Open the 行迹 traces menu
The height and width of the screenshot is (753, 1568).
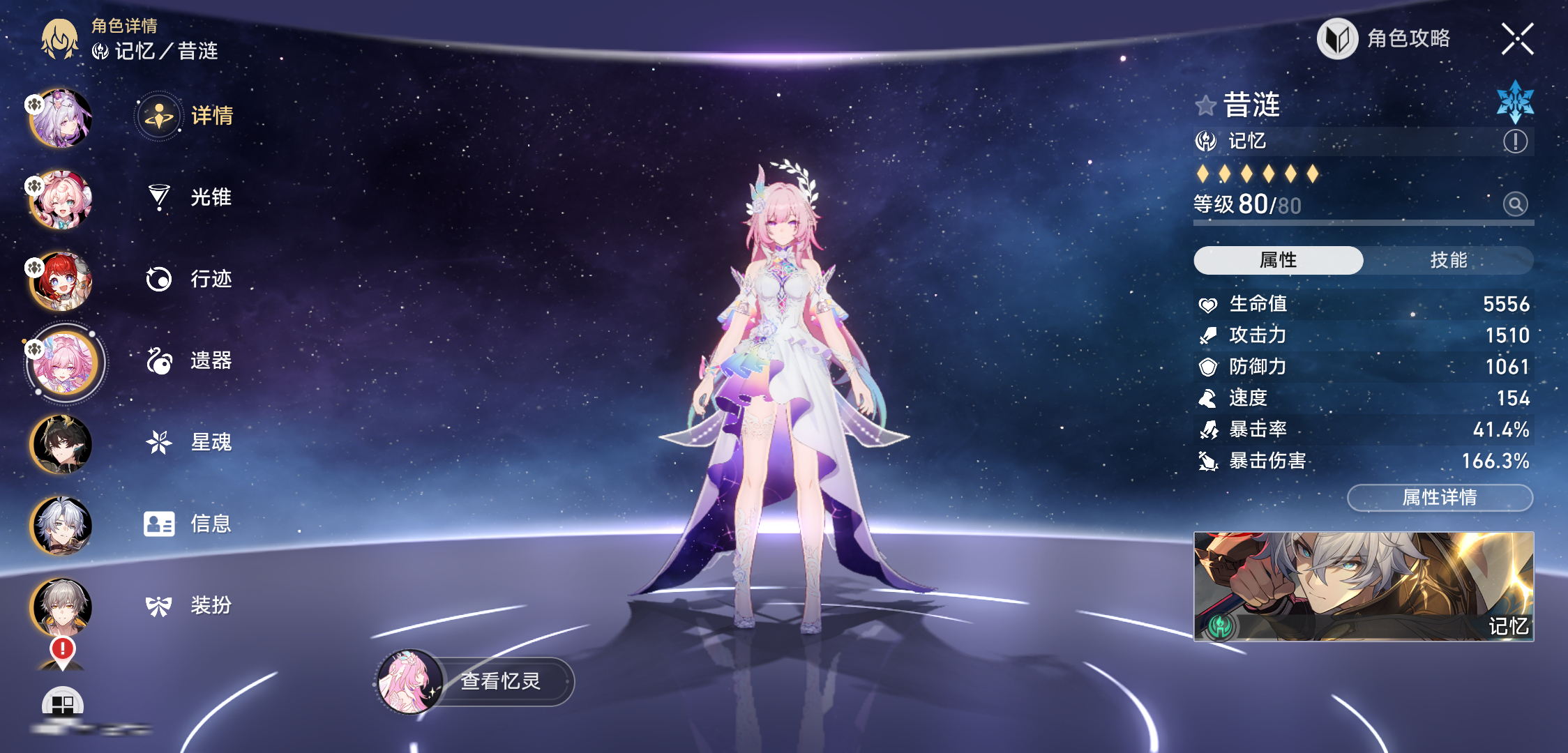click(188, 279)
